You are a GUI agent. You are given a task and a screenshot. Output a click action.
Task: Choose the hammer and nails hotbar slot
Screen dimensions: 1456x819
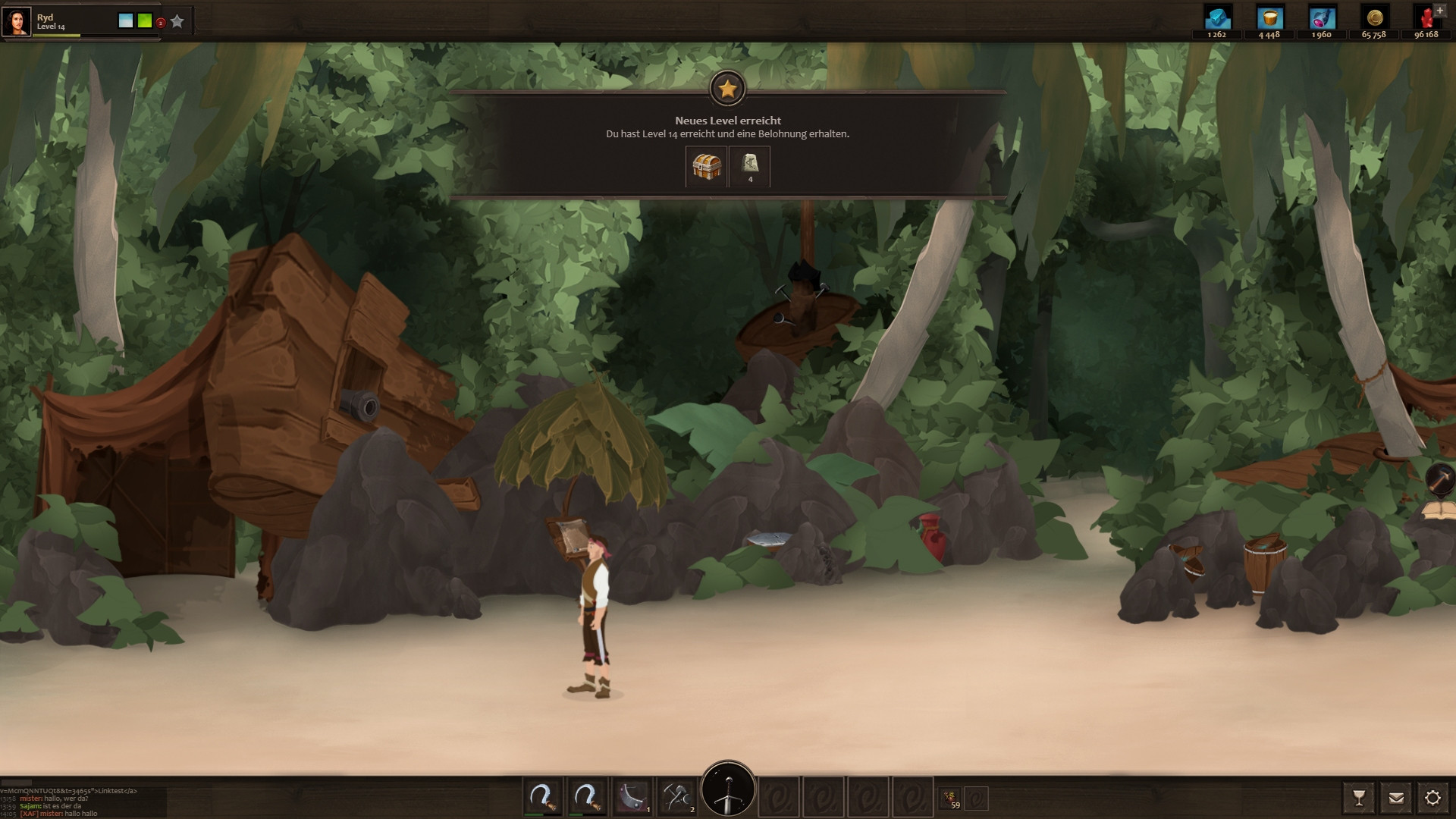(x=676, y=797)
